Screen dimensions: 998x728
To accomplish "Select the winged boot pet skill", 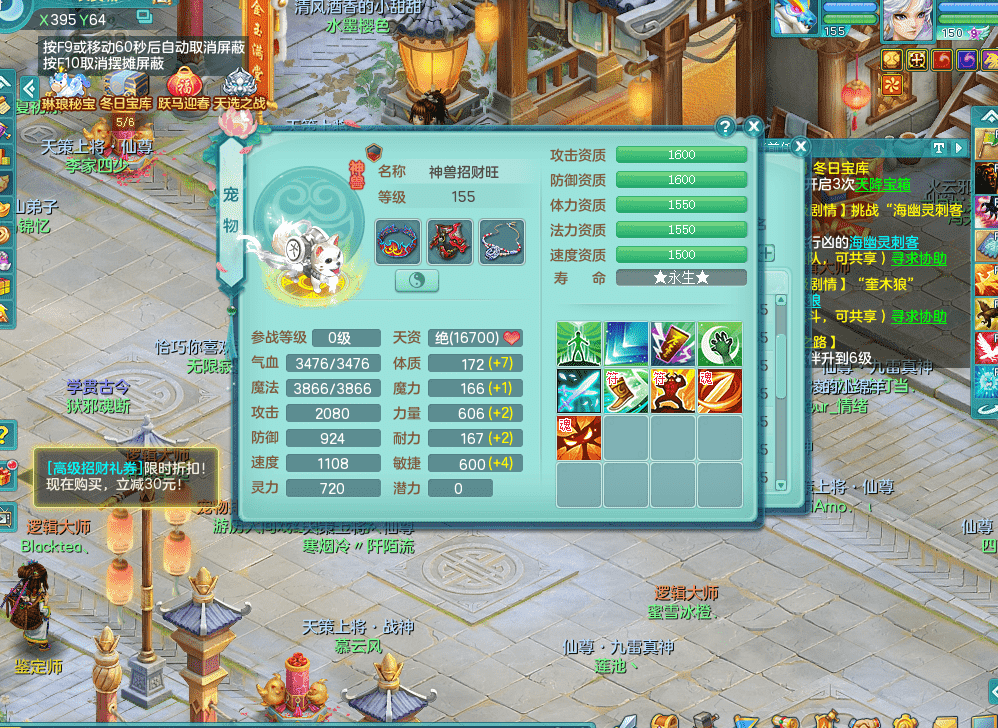I will coord(626,390).
